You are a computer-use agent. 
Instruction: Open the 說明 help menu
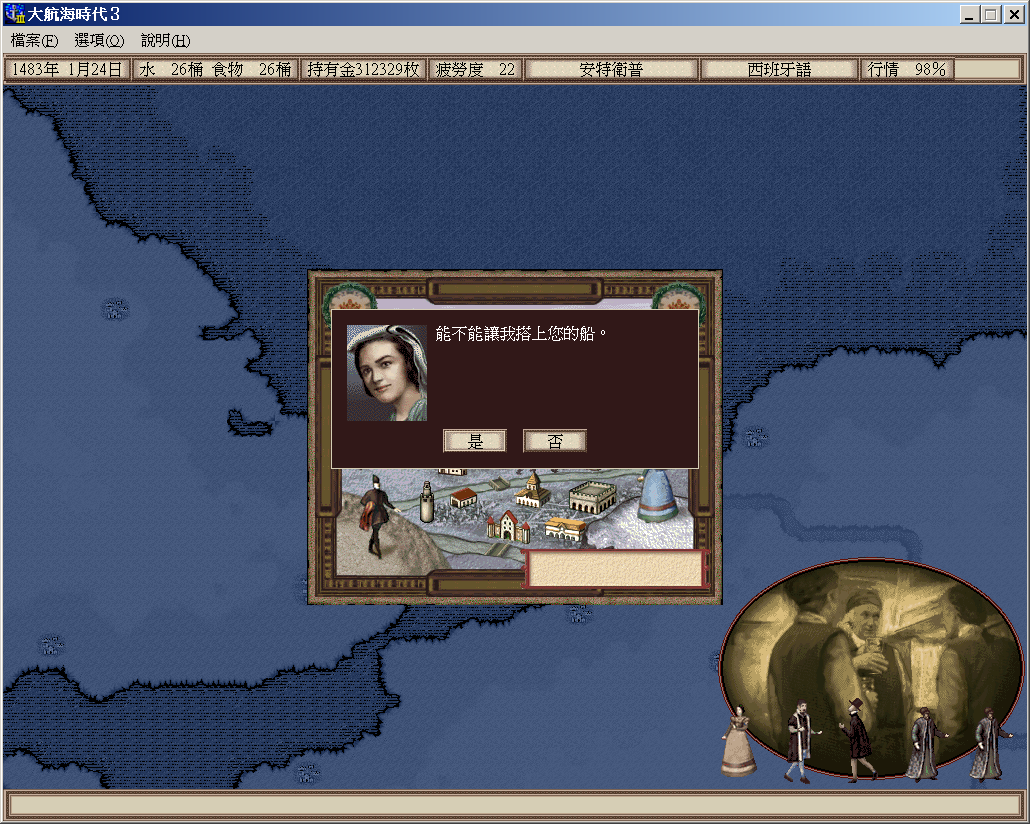coord(165,40)
